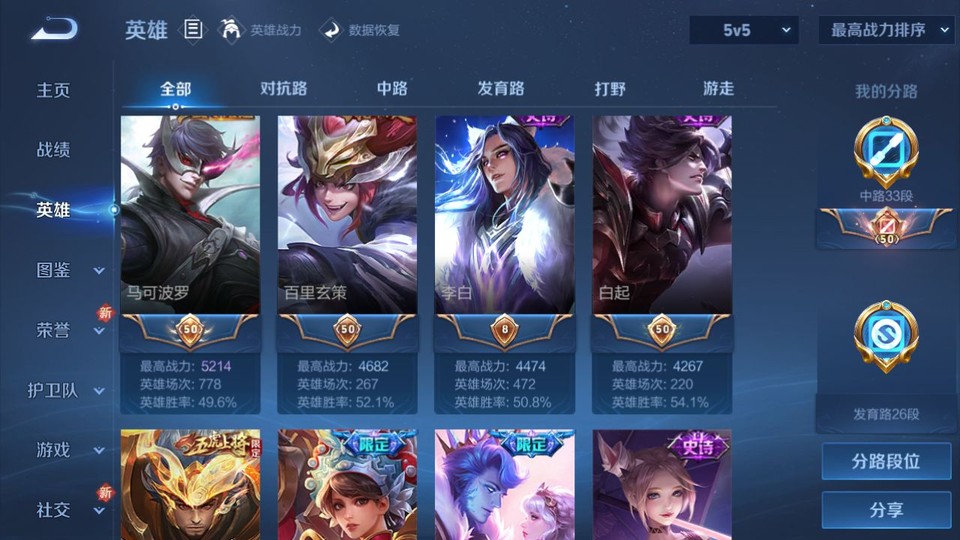Switch to the 对抗路 tab
This screenshot has height=540, width=960.
(x=283, y=89)
